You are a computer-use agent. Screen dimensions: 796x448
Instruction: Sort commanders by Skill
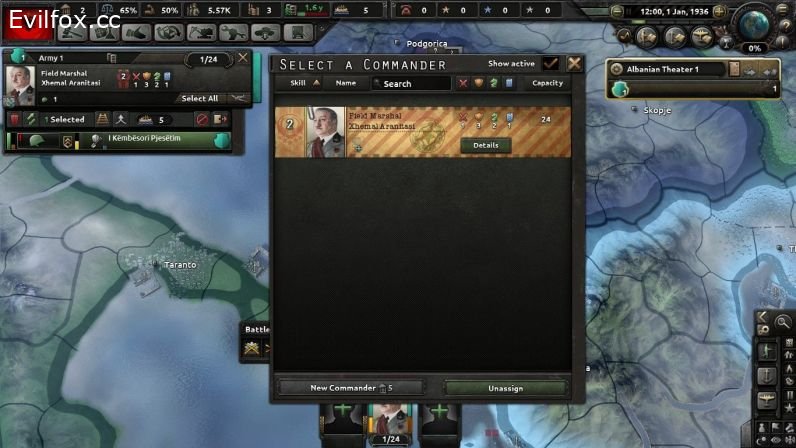click(x=304, y=83)
